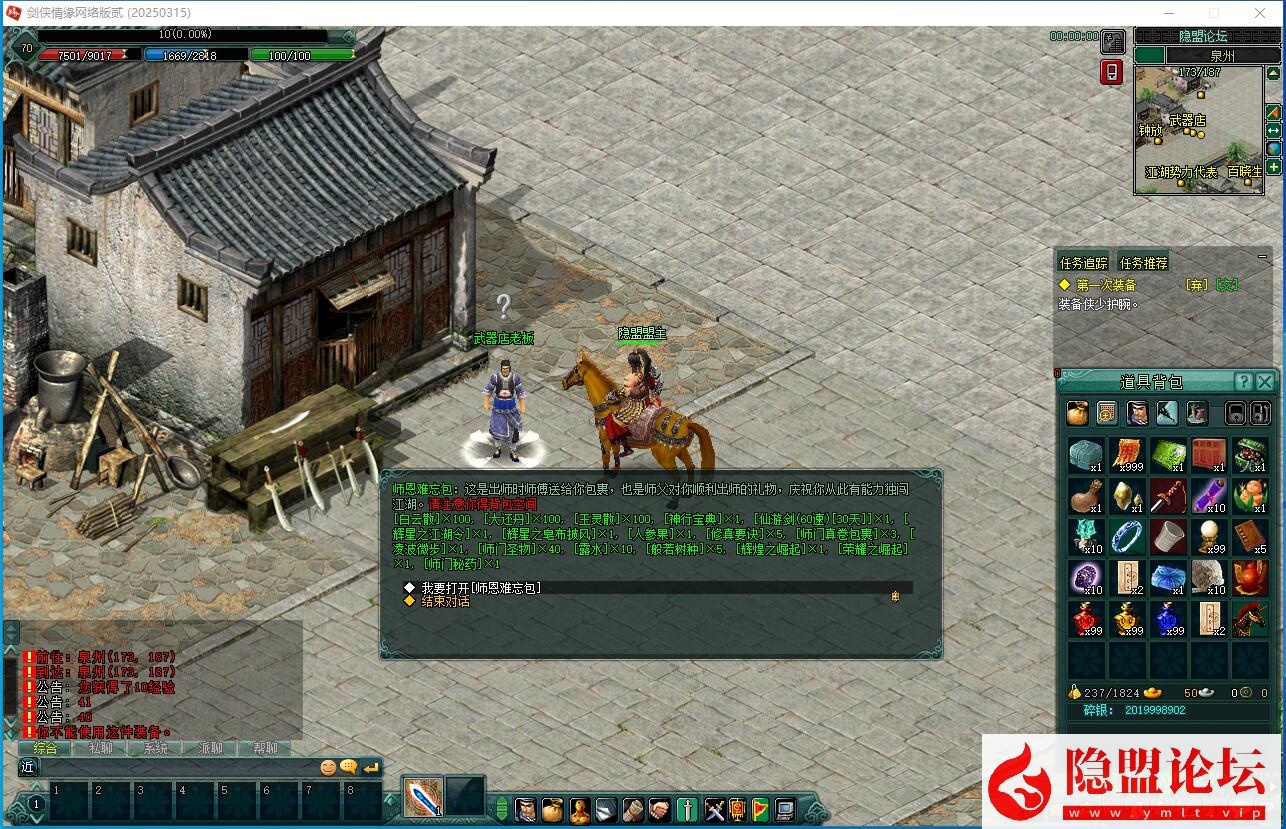
Task: Toggle the chat bubble icon beside emoji button
Action: coord(348,768)
